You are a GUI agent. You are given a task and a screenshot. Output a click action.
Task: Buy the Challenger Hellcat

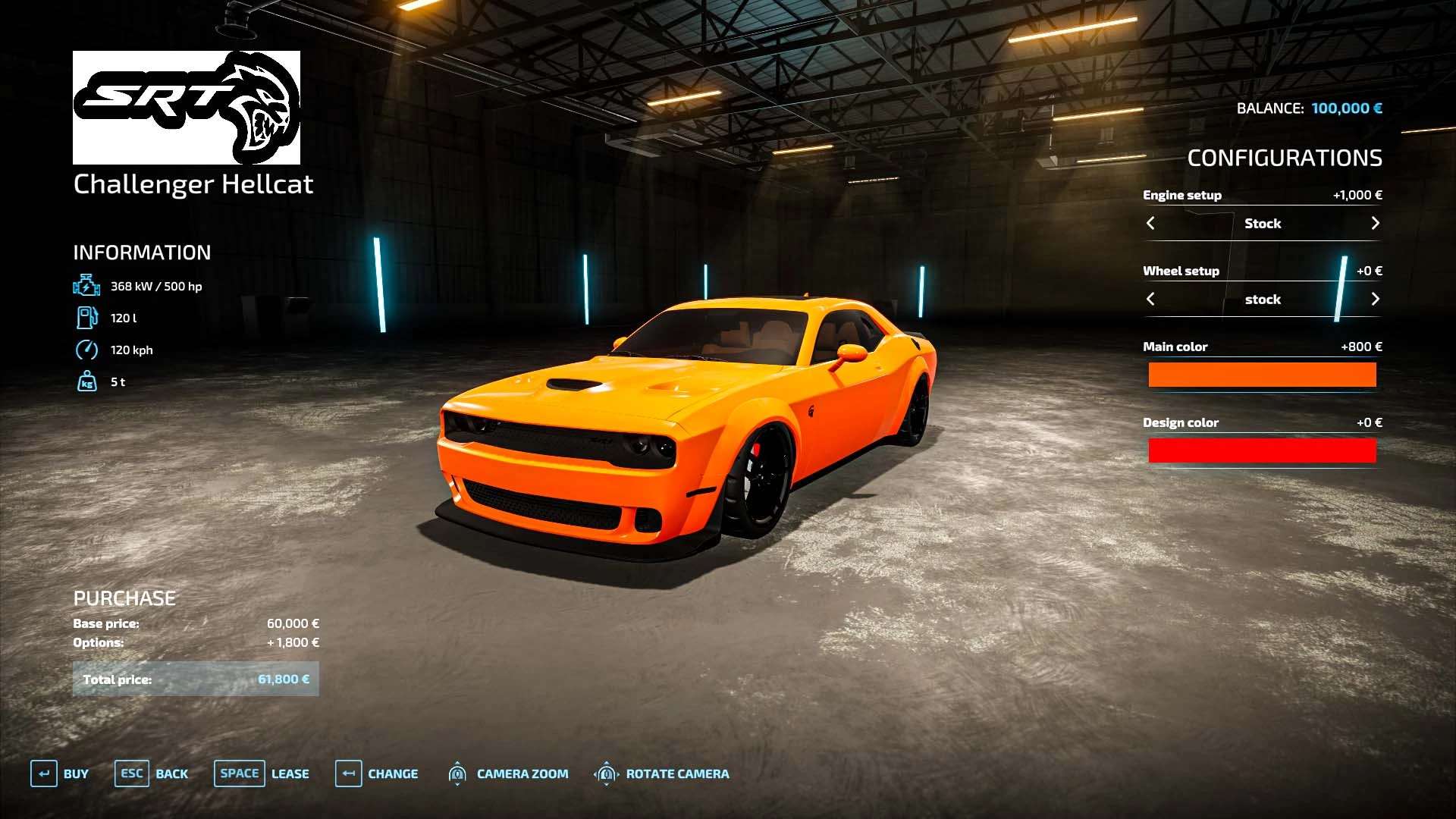coord(60,773)
